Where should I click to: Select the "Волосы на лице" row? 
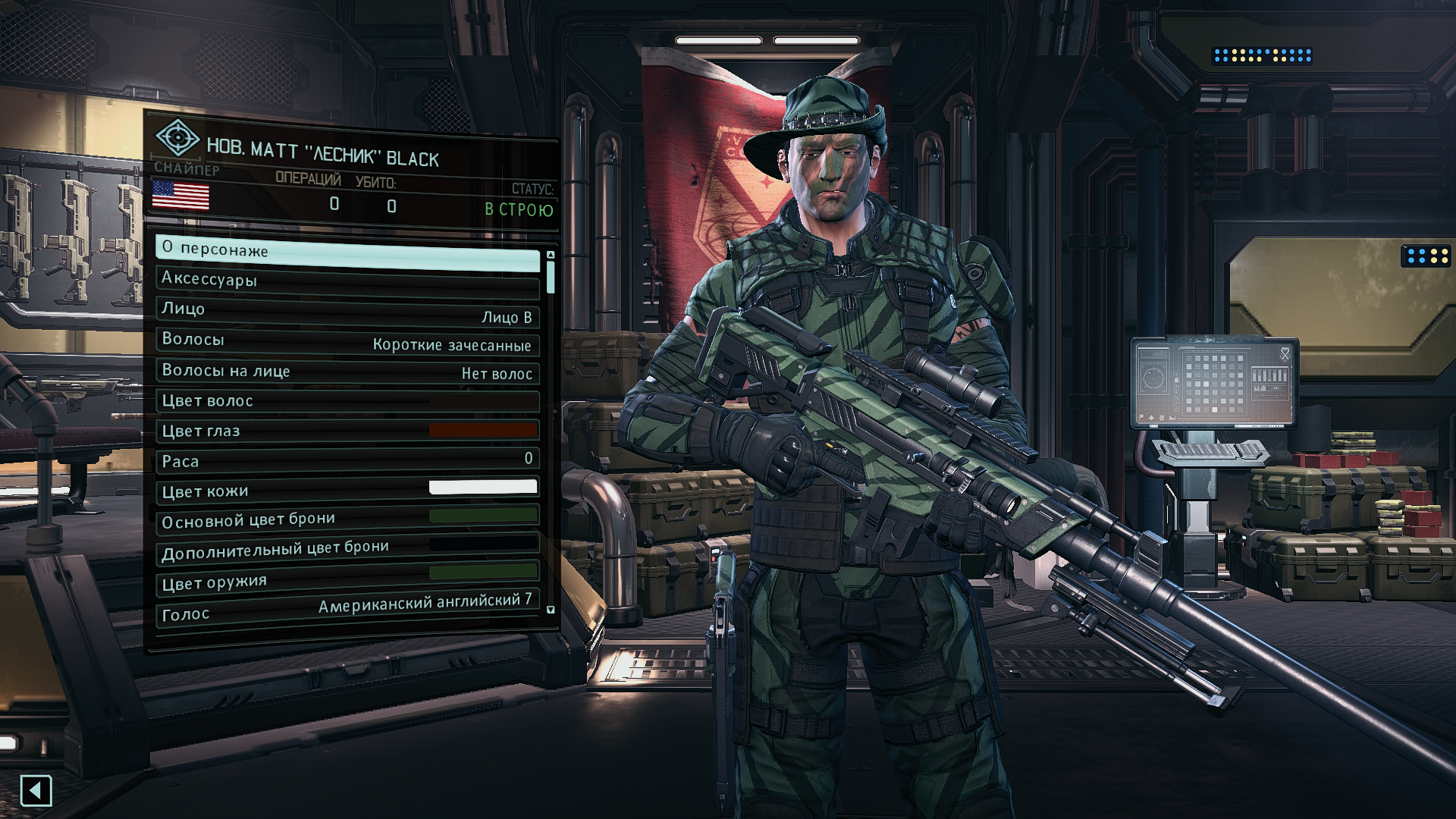pos(347,371)
